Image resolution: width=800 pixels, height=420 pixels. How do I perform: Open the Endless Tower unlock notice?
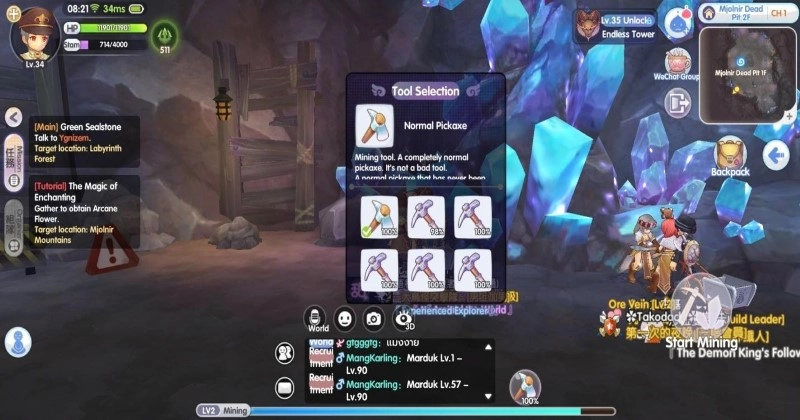[616, 26]
